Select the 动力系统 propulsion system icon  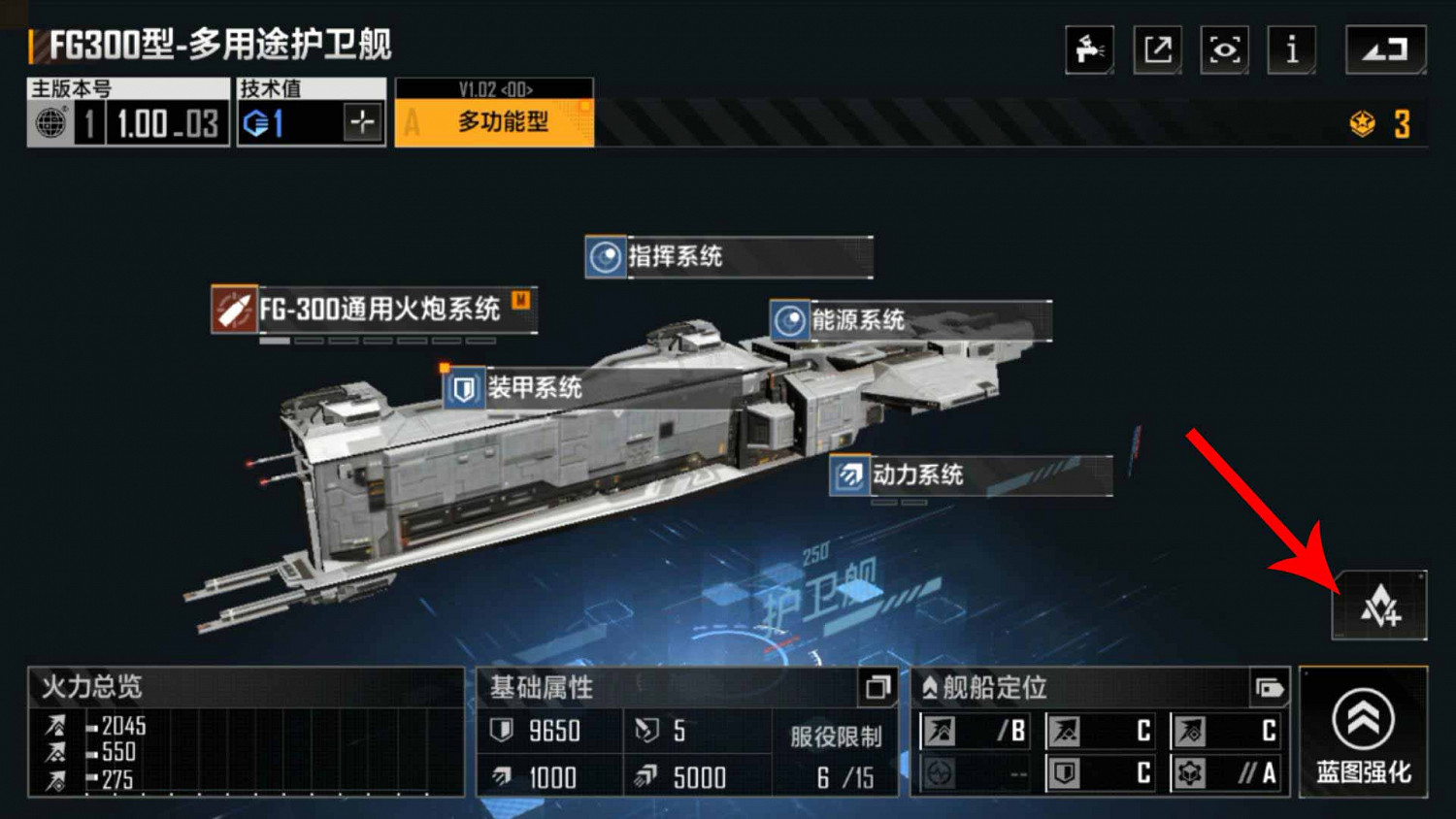[x=847, y=475]
